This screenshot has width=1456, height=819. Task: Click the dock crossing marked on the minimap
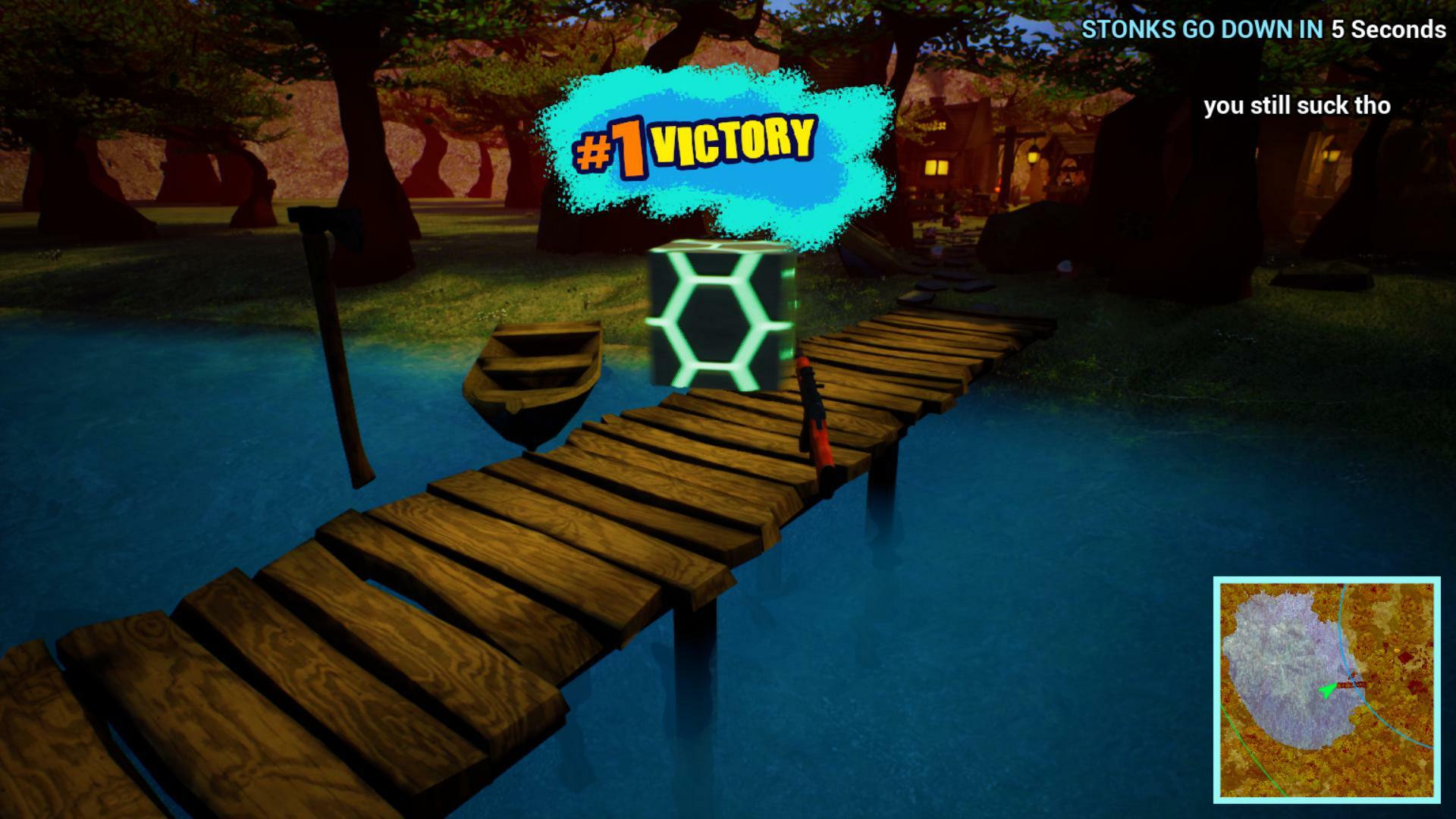point(1351,684)
